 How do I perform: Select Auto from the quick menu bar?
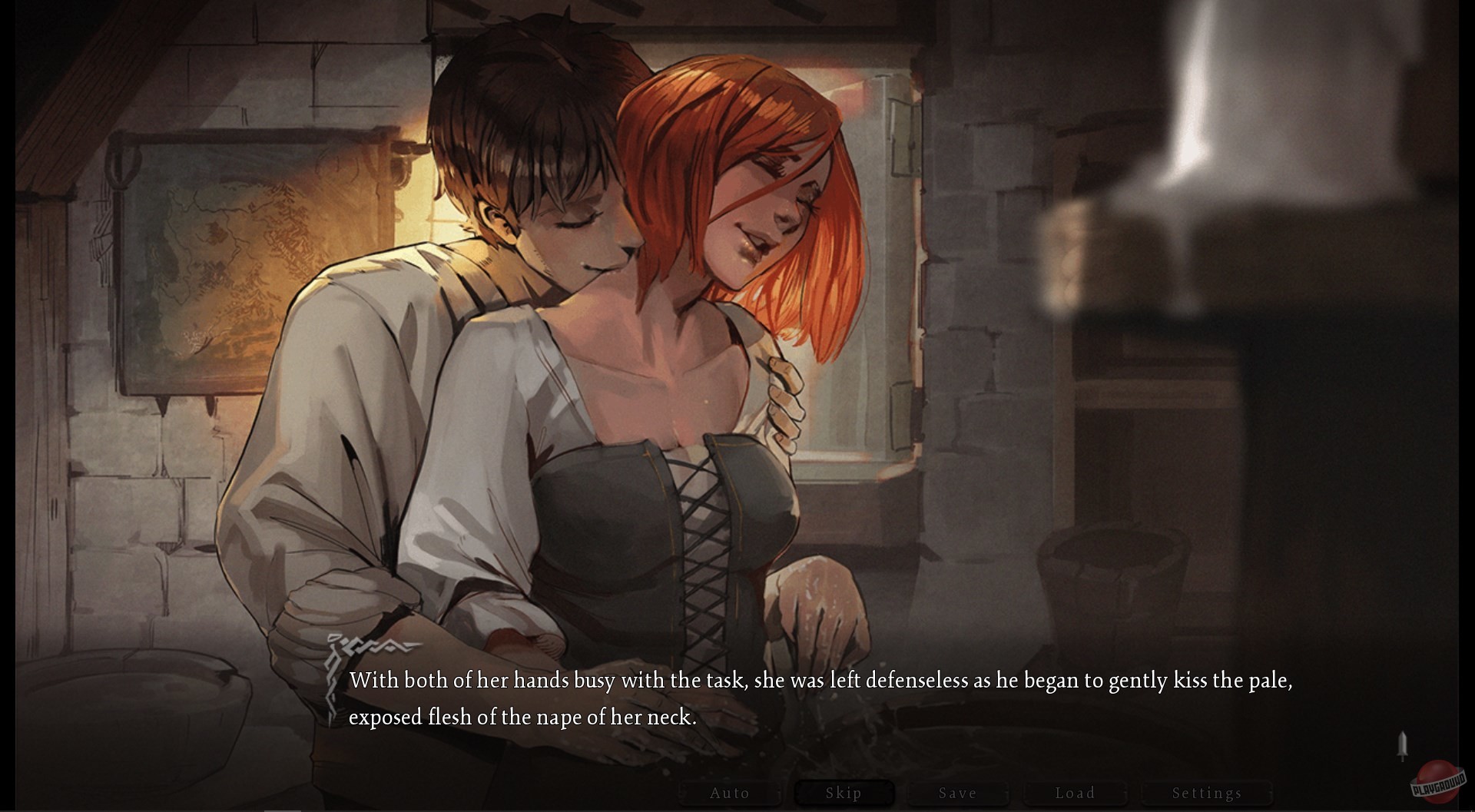click(730, 793)
